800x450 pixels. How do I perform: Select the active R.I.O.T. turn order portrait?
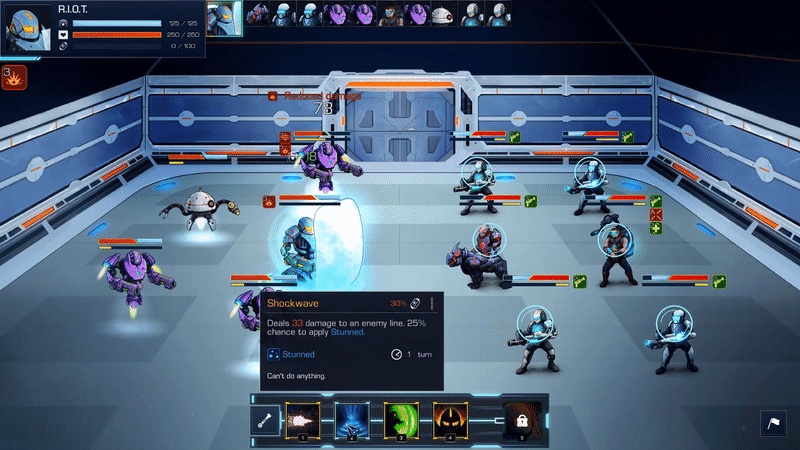(224, 15)
